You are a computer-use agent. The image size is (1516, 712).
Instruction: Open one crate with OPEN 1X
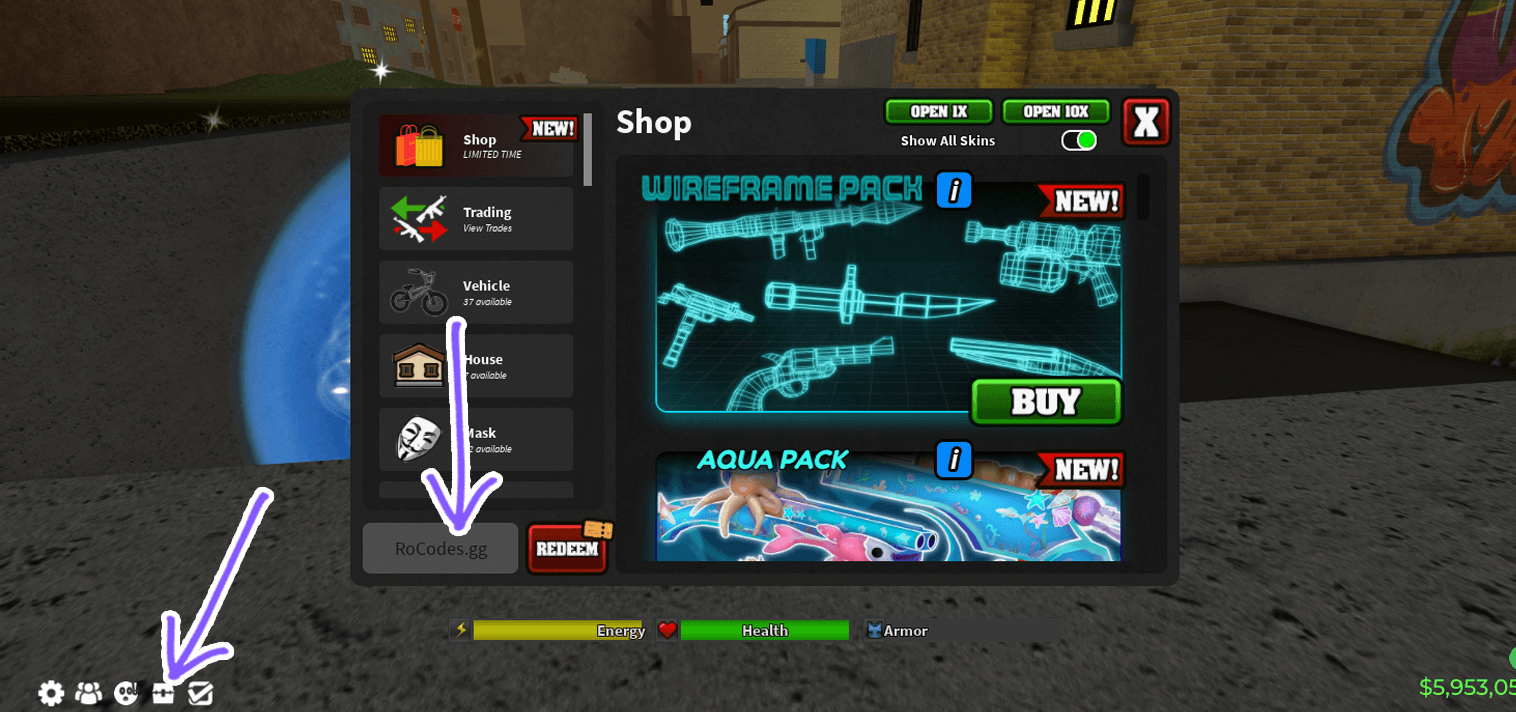coord(938,112)
